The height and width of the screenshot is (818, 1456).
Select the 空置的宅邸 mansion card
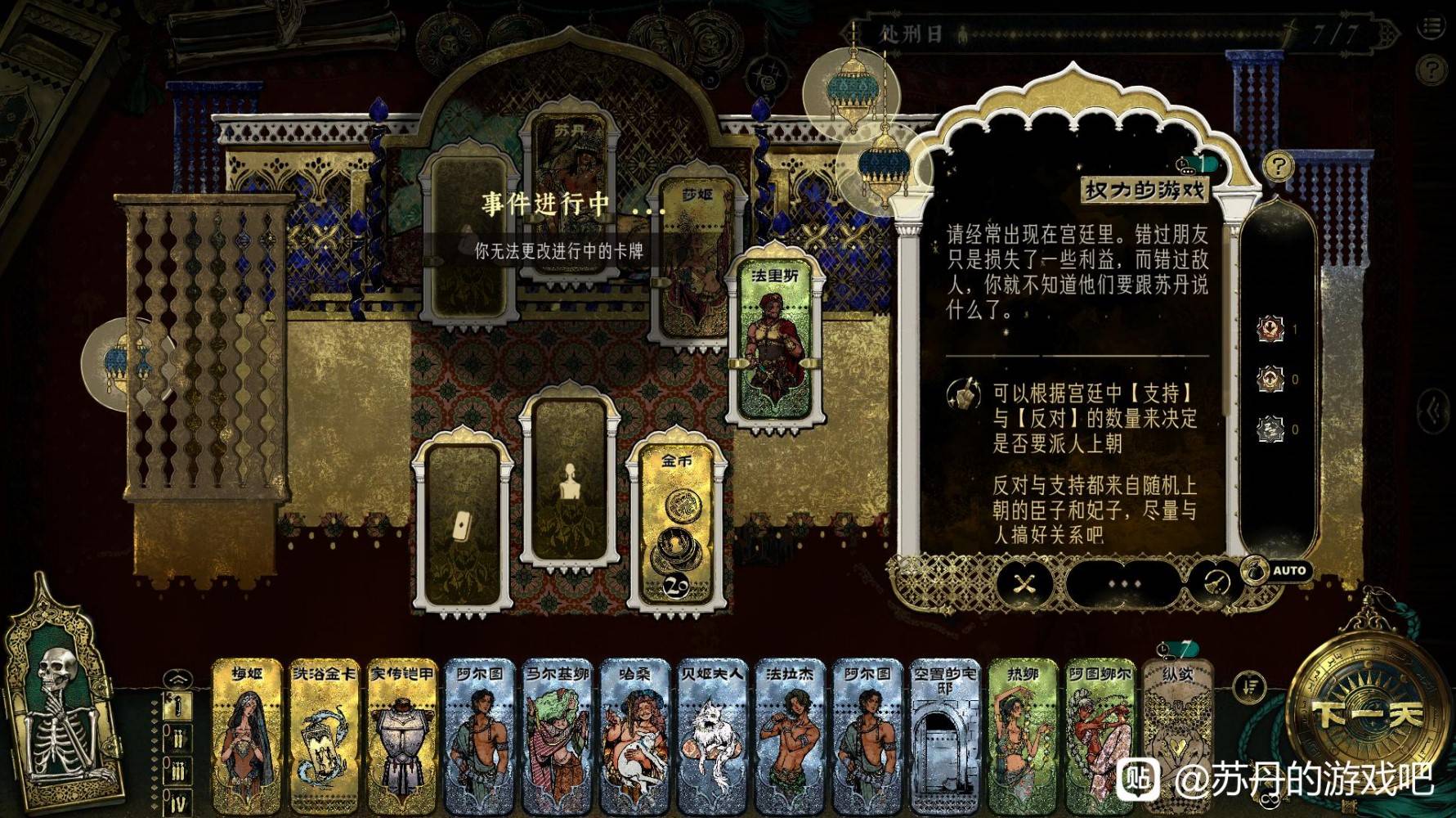click(x=945, y=736)
